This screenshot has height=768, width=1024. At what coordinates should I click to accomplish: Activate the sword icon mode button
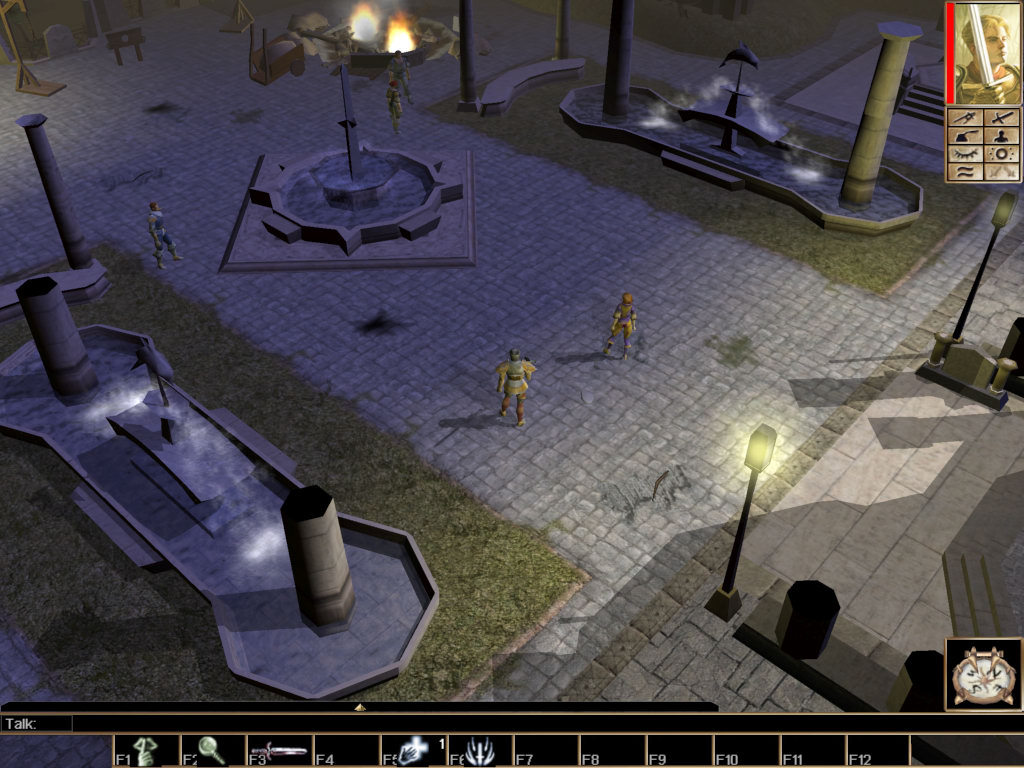[x=1001, y=118]
